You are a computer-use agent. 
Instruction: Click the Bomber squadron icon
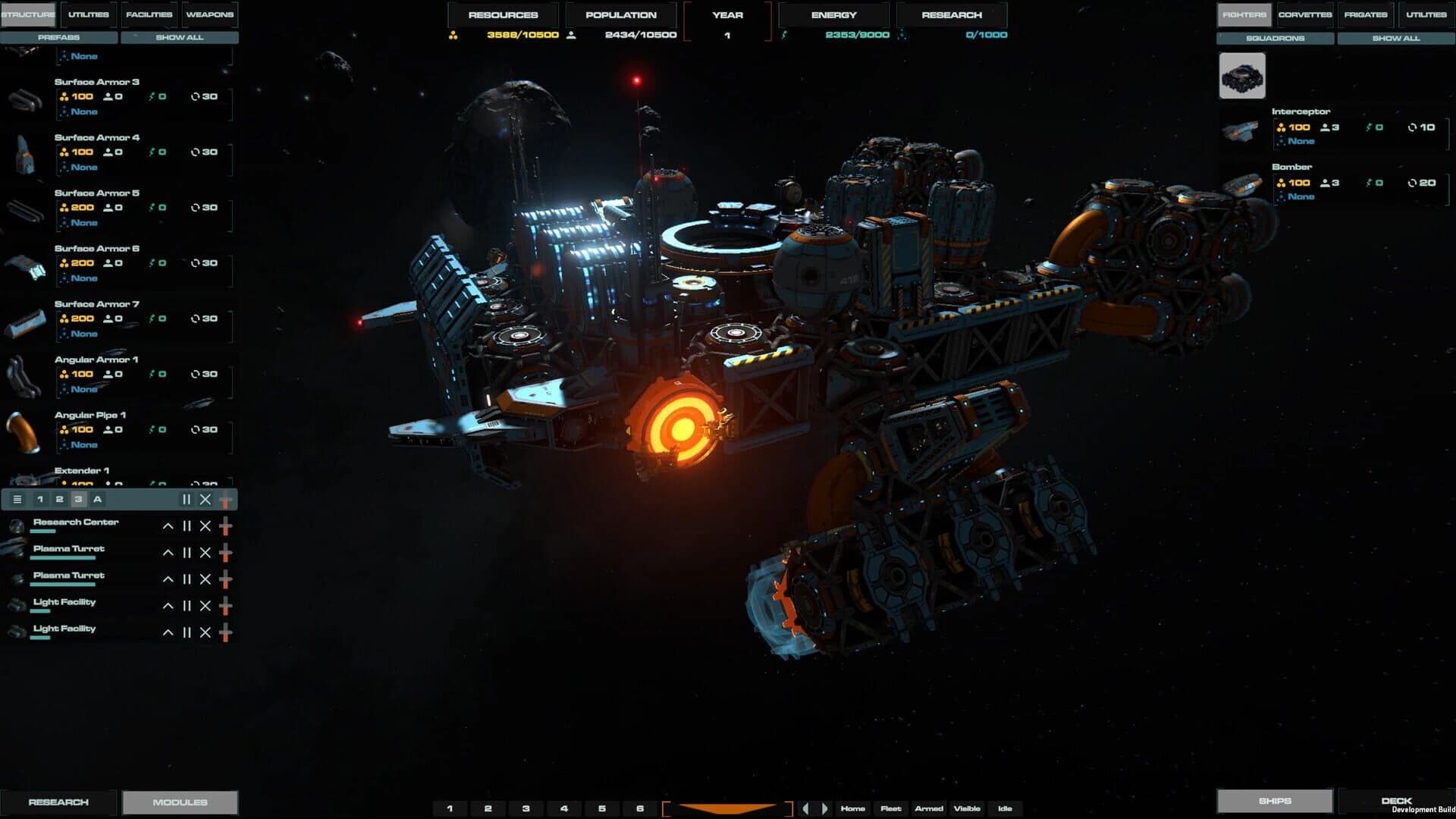(x=1242, y=184)
